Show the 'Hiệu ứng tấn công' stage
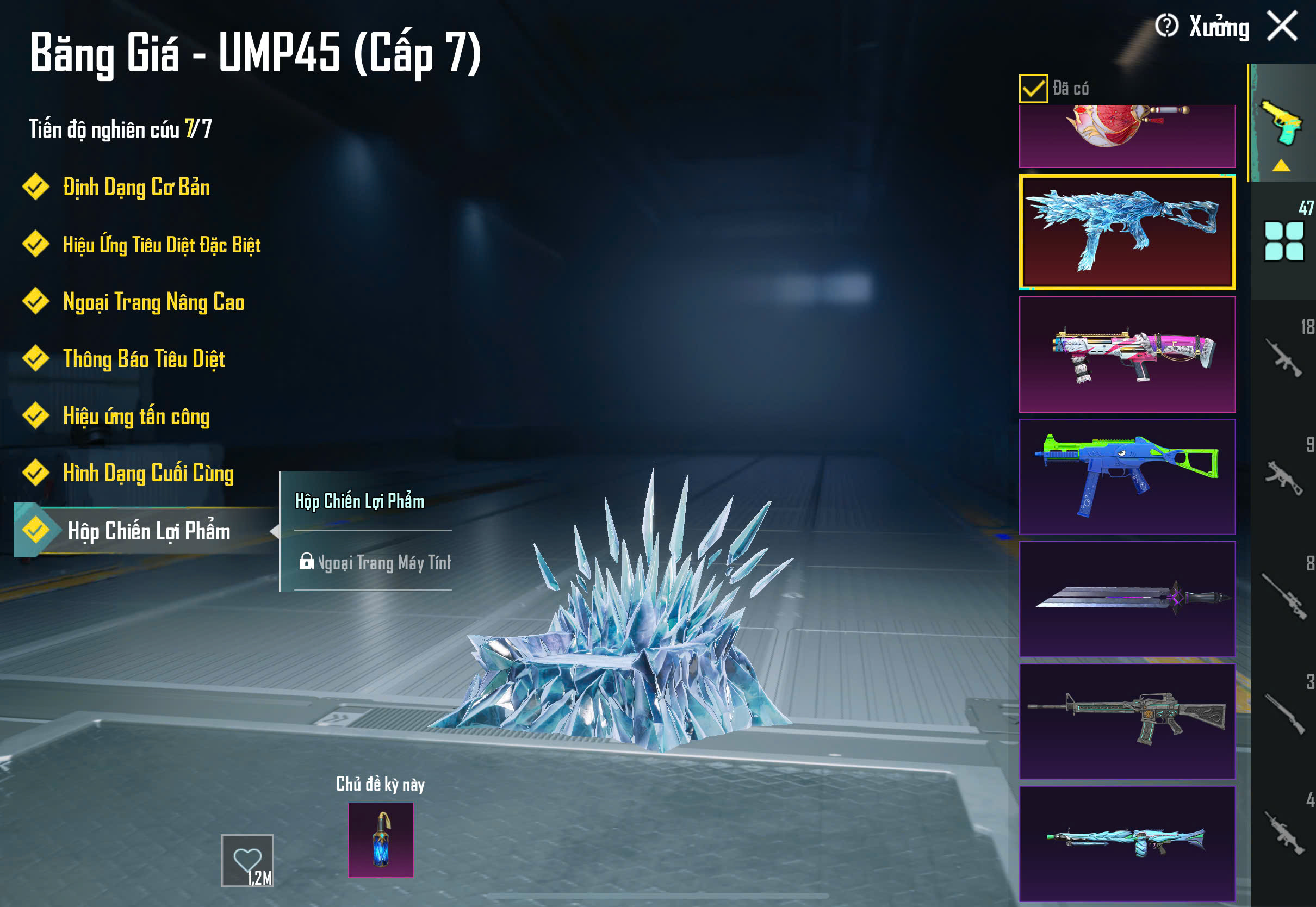The height and width of the screenshot is (907, 1316). (136, 416)
